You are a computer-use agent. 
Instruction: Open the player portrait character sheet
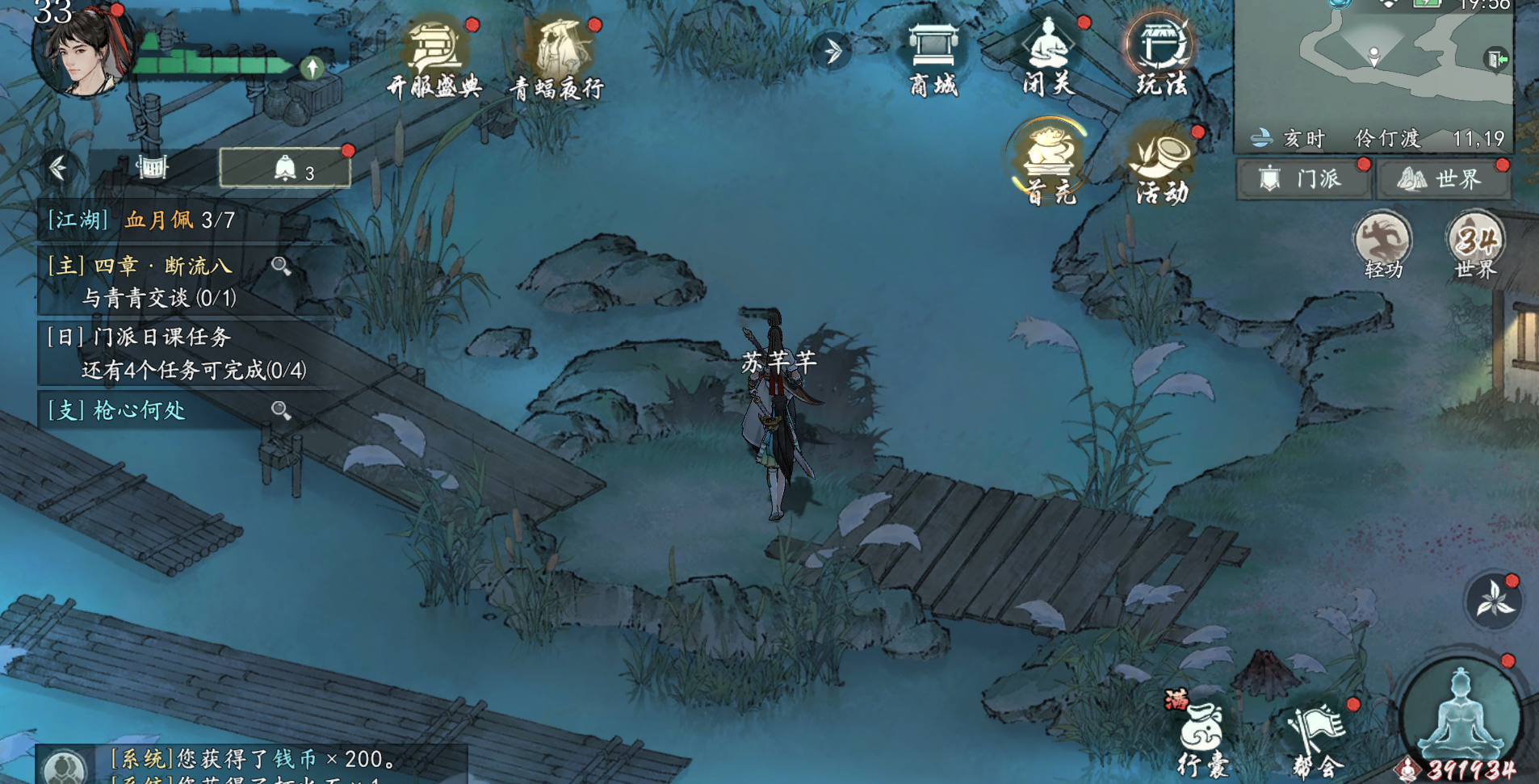click(81, 50)
